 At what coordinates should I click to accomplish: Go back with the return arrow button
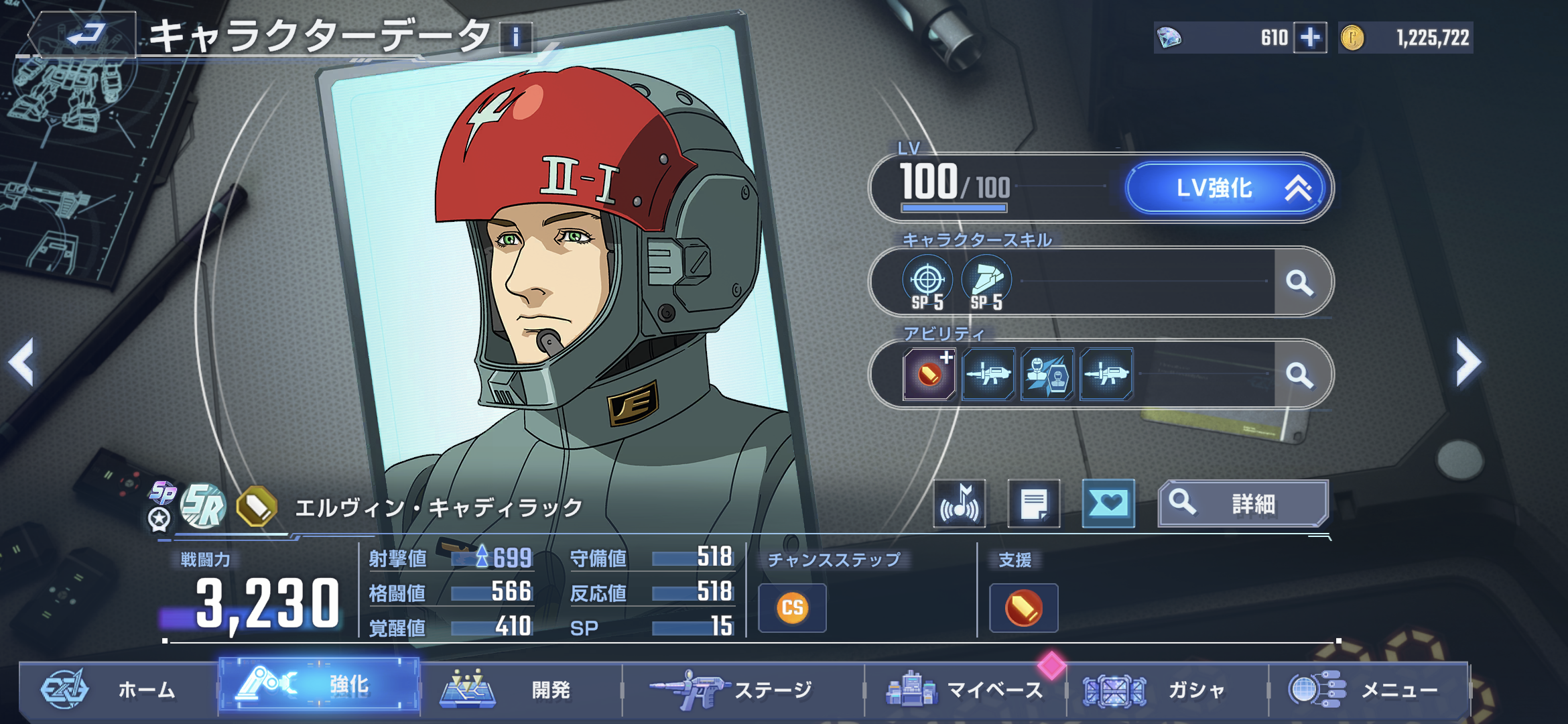tap(84, 35)
